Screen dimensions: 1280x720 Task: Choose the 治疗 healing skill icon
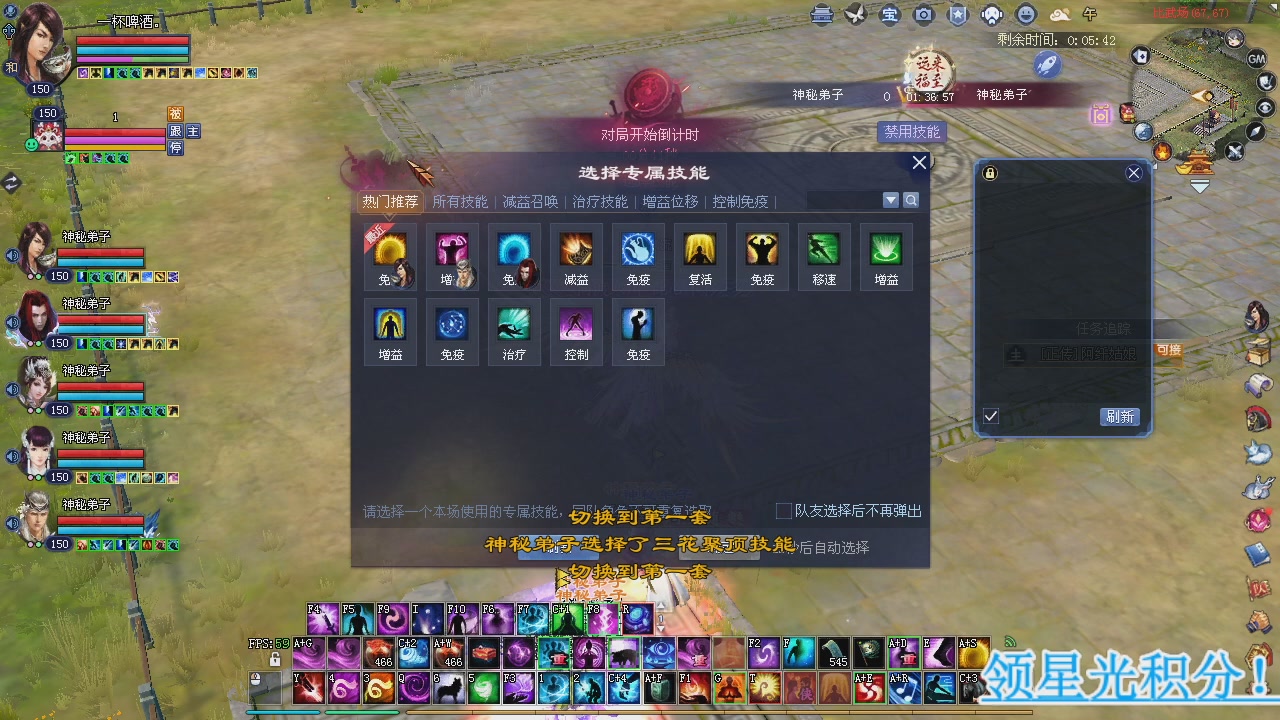tap(514, 328)
